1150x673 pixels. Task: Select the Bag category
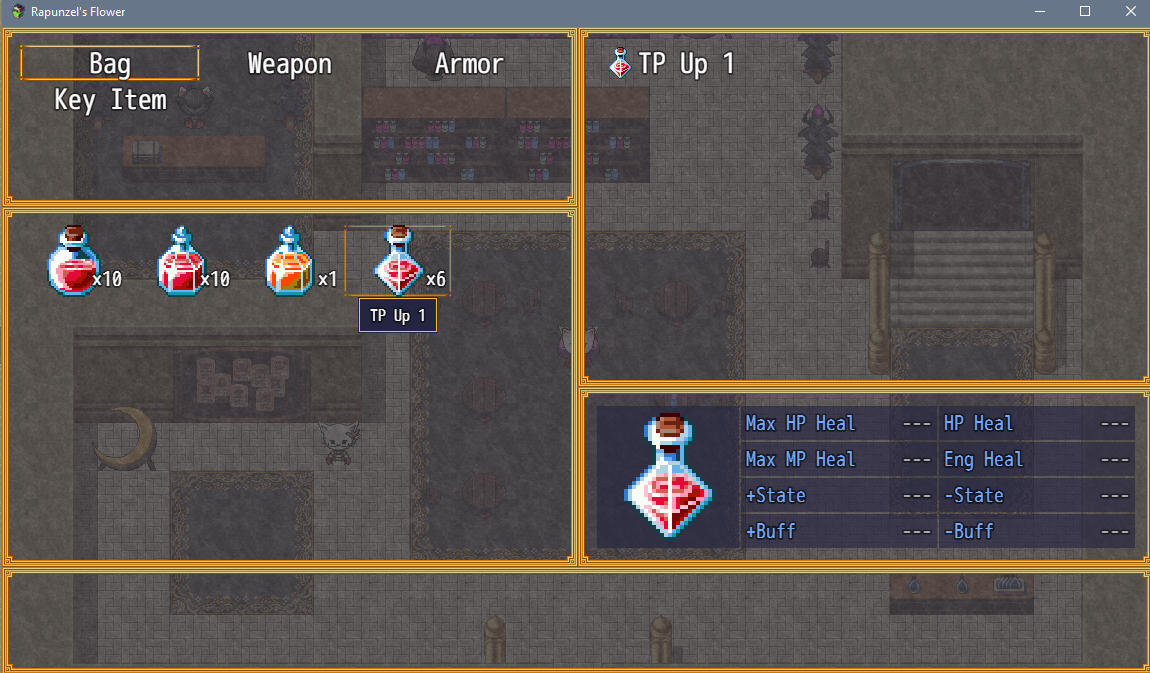tap(110, 64)
